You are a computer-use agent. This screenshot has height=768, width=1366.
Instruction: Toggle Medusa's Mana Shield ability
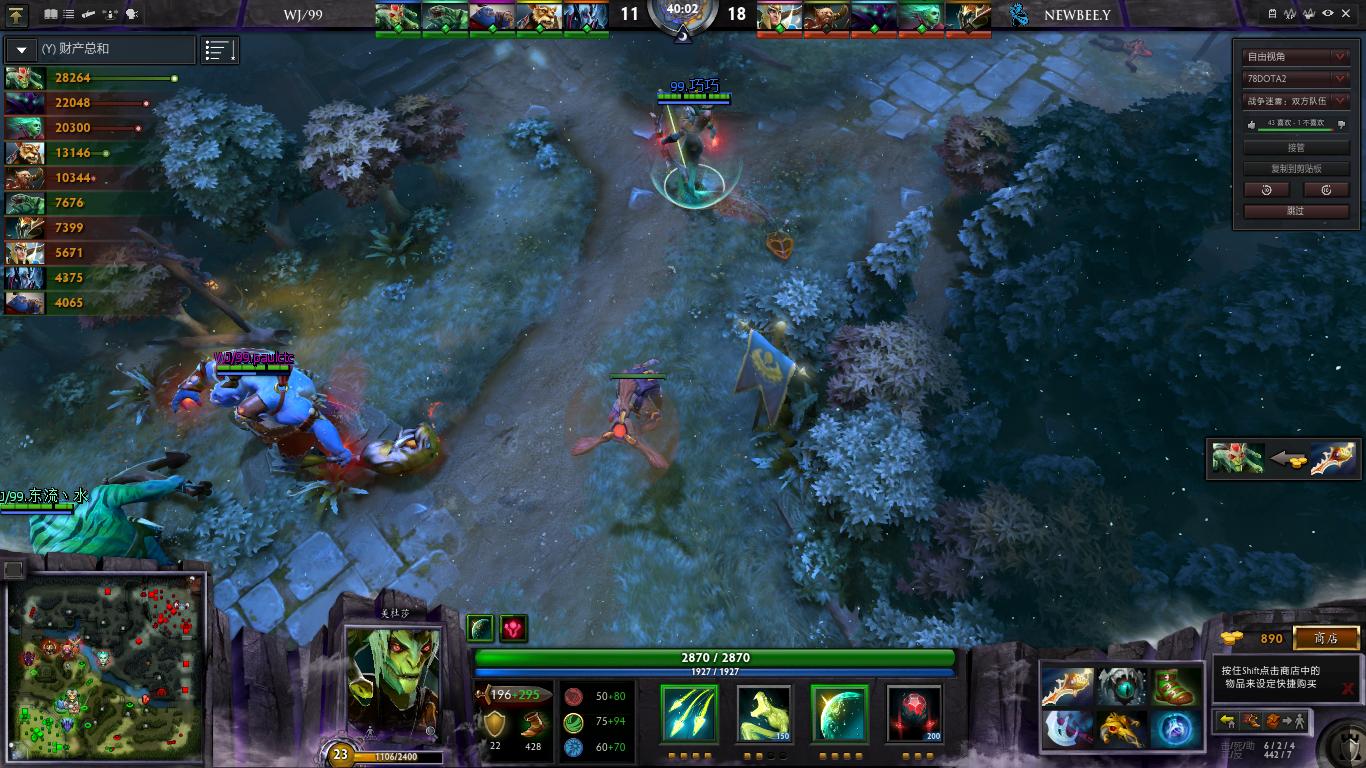point(838,712)
